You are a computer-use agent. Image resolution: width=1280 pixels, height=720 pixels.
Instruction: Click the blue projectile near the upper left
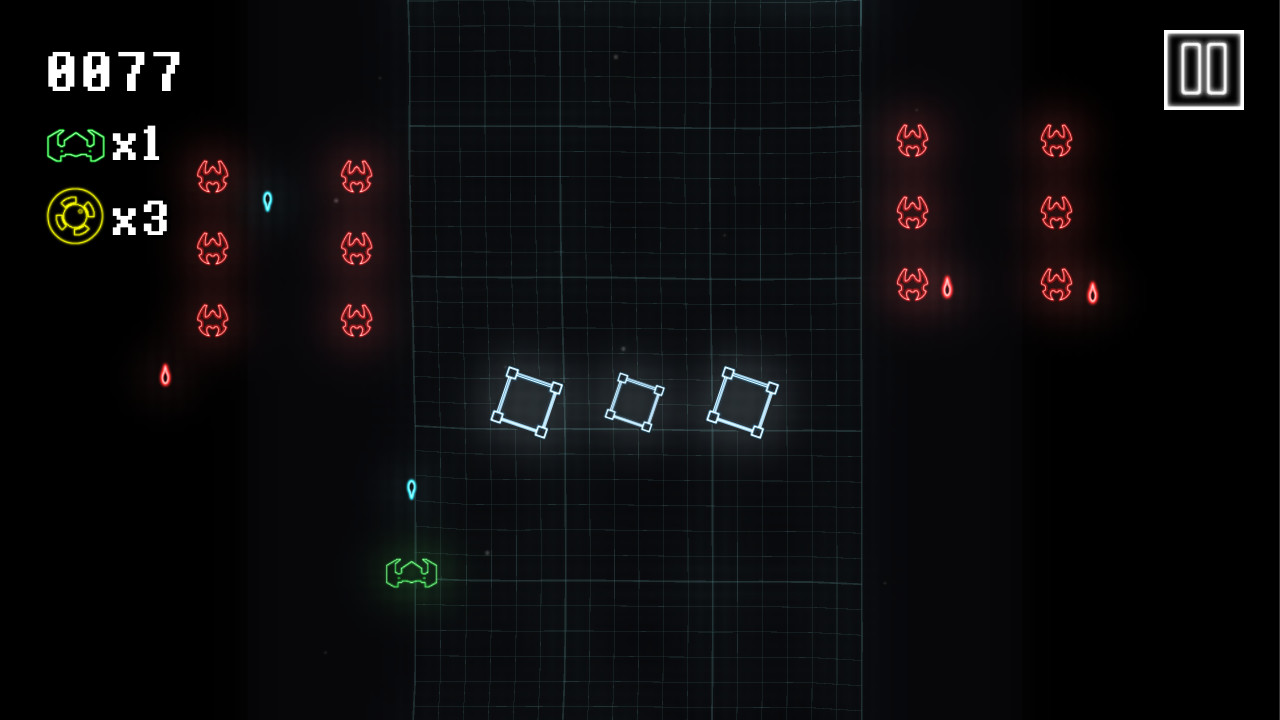click(x=266, y=200)
